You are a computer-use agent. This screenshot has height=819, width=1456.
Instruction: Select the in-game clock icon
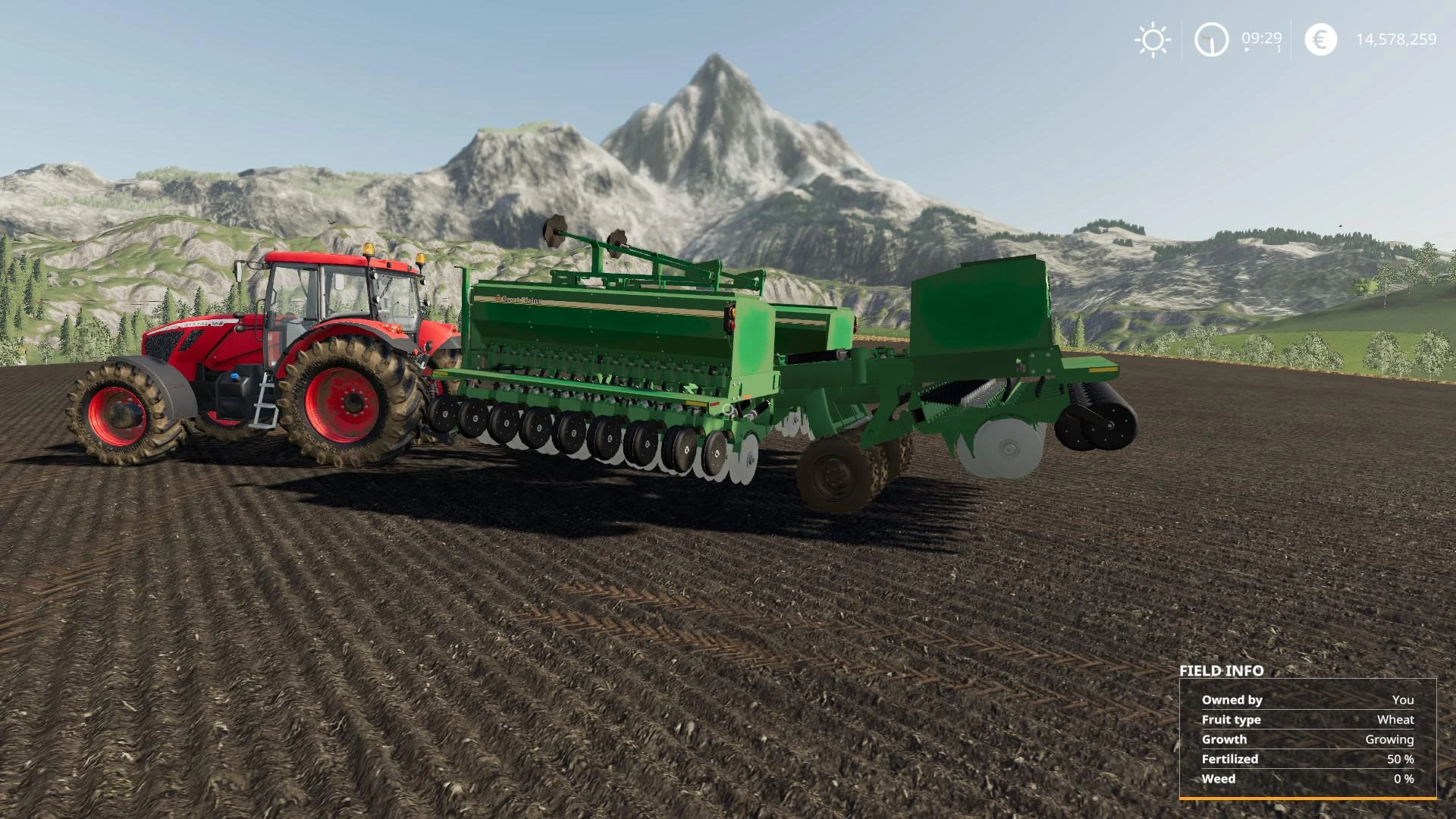click(x=1210, y=40)
